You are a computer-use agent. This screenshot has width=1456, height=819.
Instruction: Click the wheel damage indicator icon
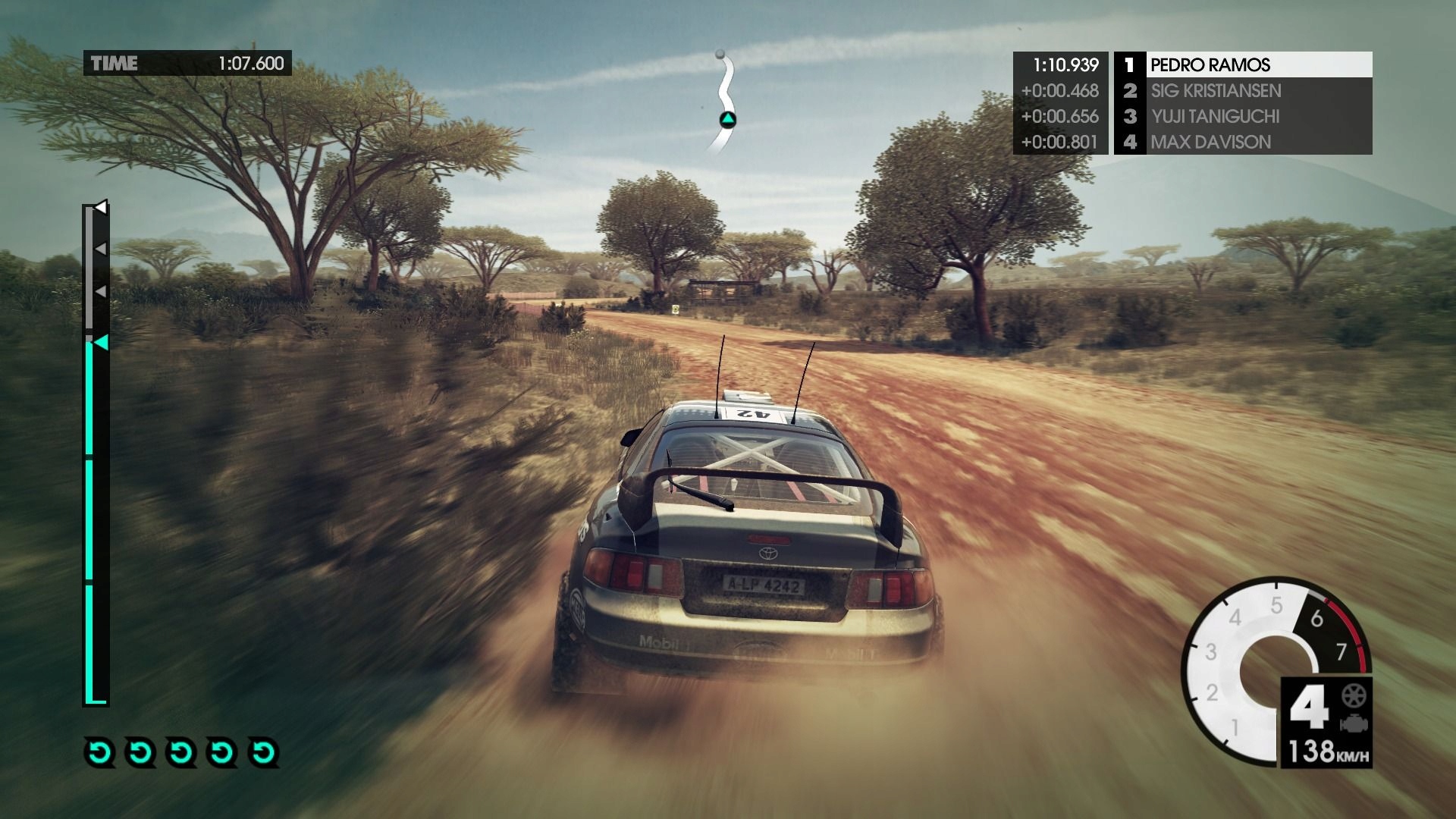point(1351,695)
